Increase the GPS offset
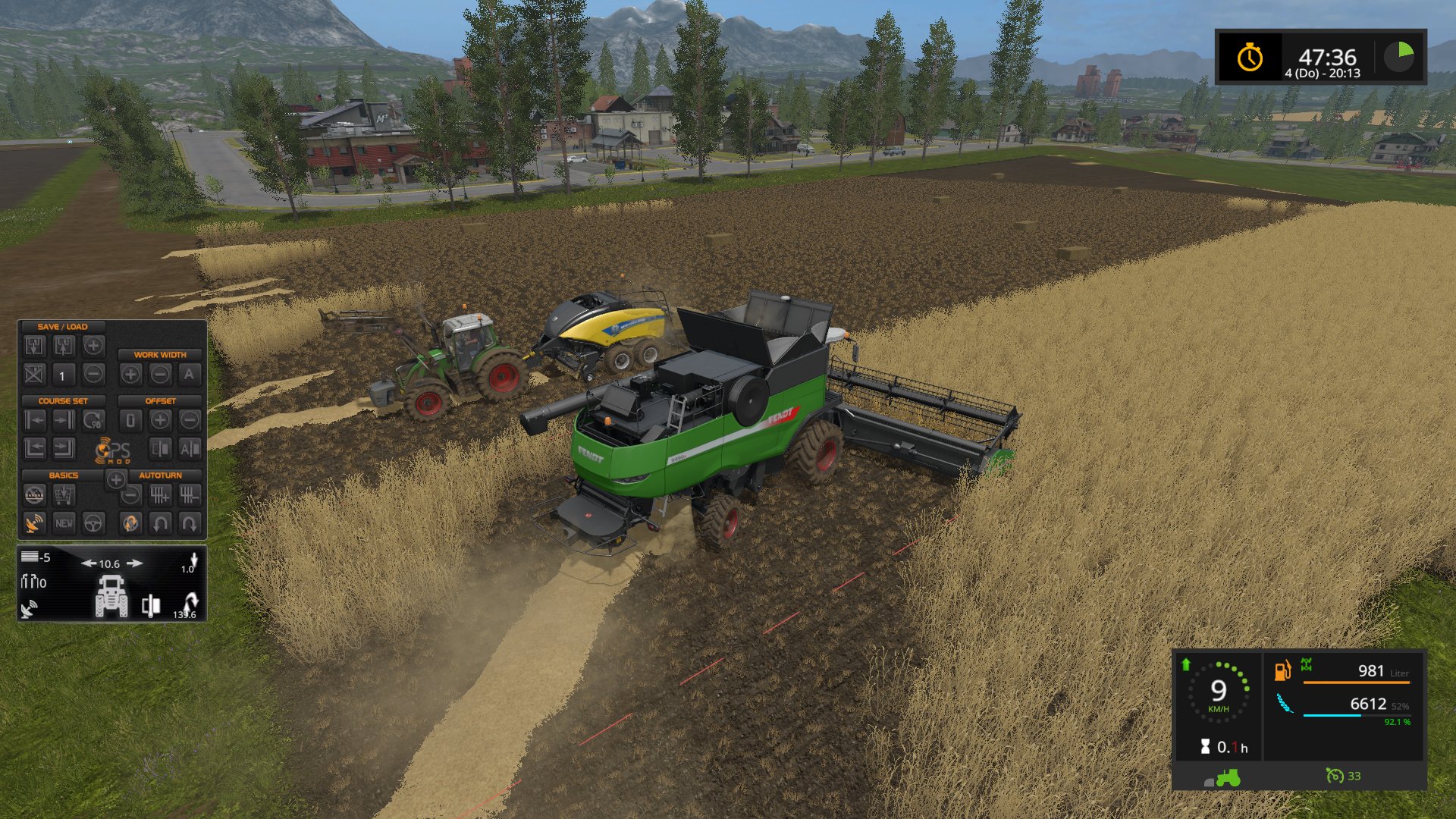The image size is (1456, 819). point(160,420)
